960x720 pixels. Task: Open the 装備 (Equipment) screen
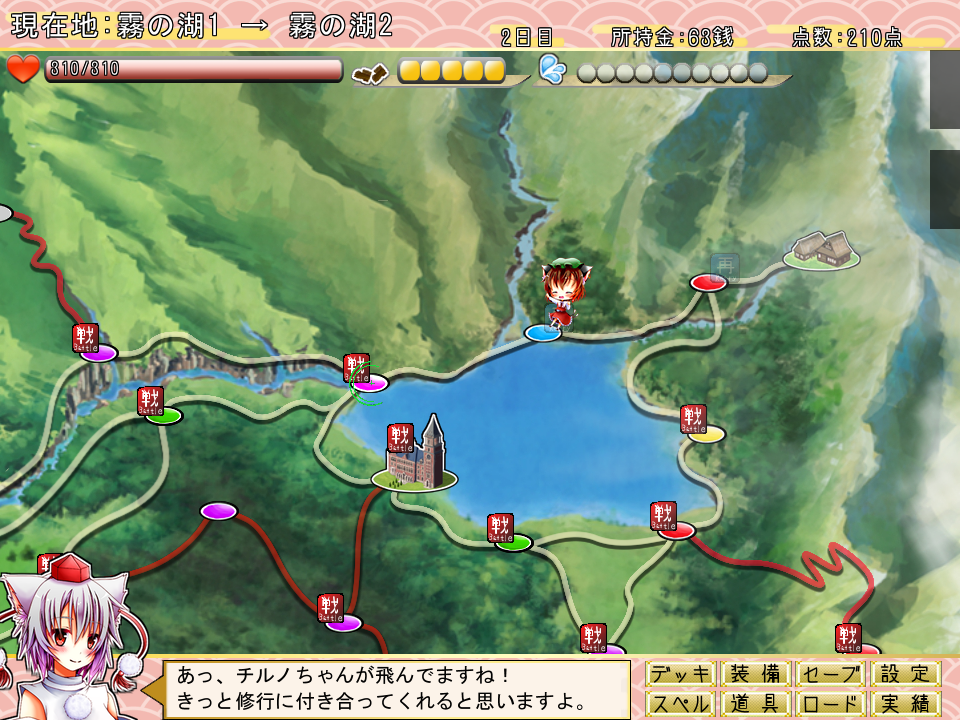tap(756, 674)
